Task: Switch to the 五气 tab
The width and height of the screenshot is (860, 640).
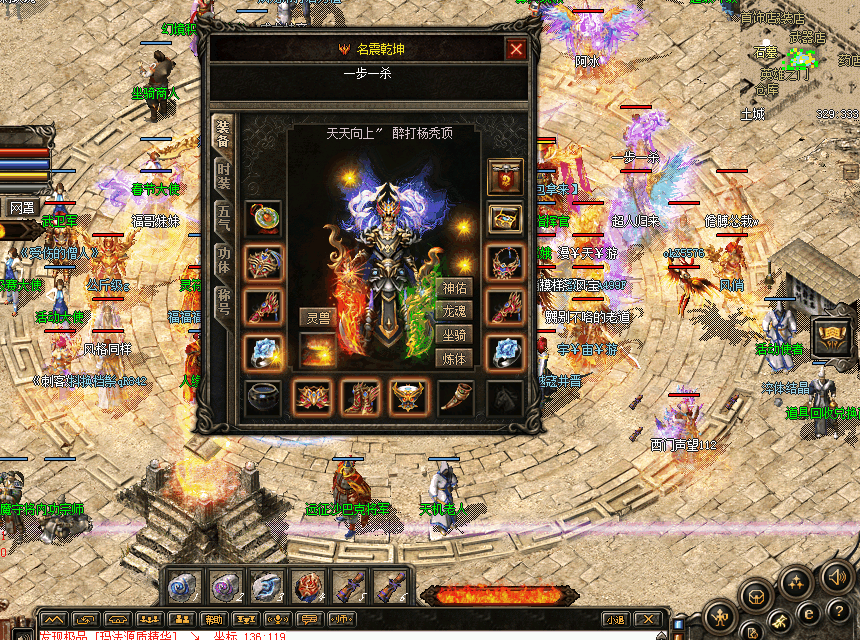Action: [223, 217]
